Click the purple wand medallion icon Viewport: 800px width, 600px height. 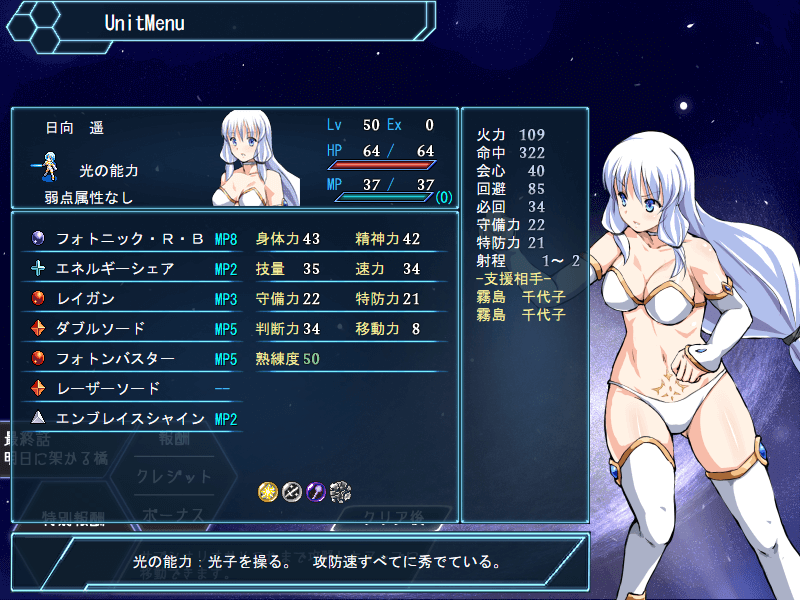[316, 491]
